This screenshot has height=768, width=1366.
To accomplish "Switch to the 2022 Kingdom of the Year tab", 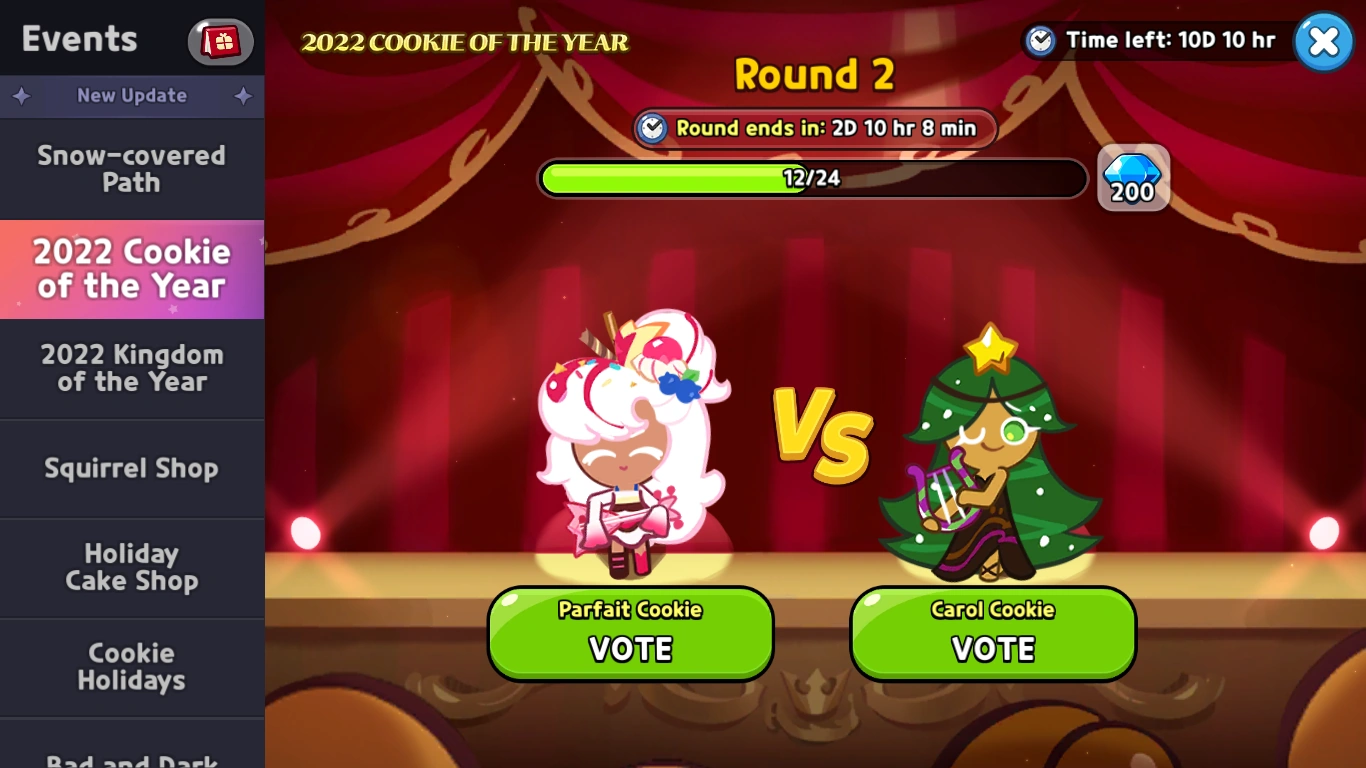I will coord(131,369).
